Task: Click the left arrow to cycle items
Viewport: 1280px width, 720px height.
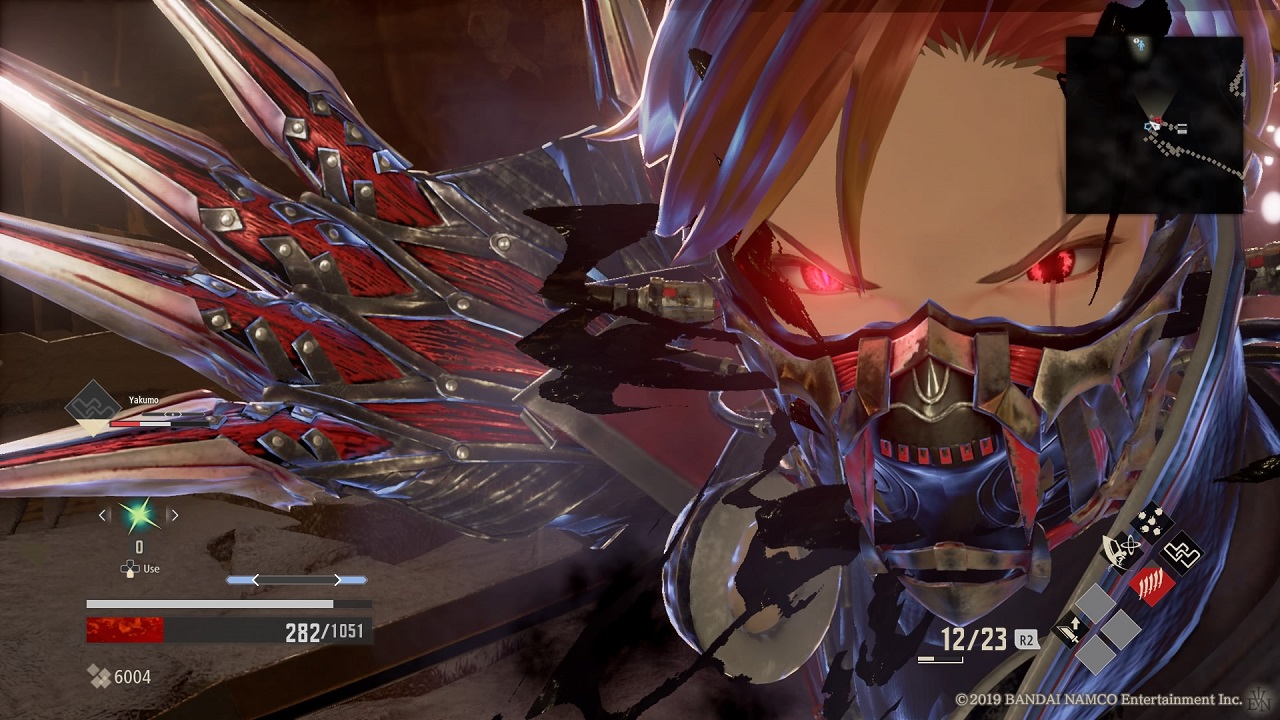Action: (x=101, y=514)
